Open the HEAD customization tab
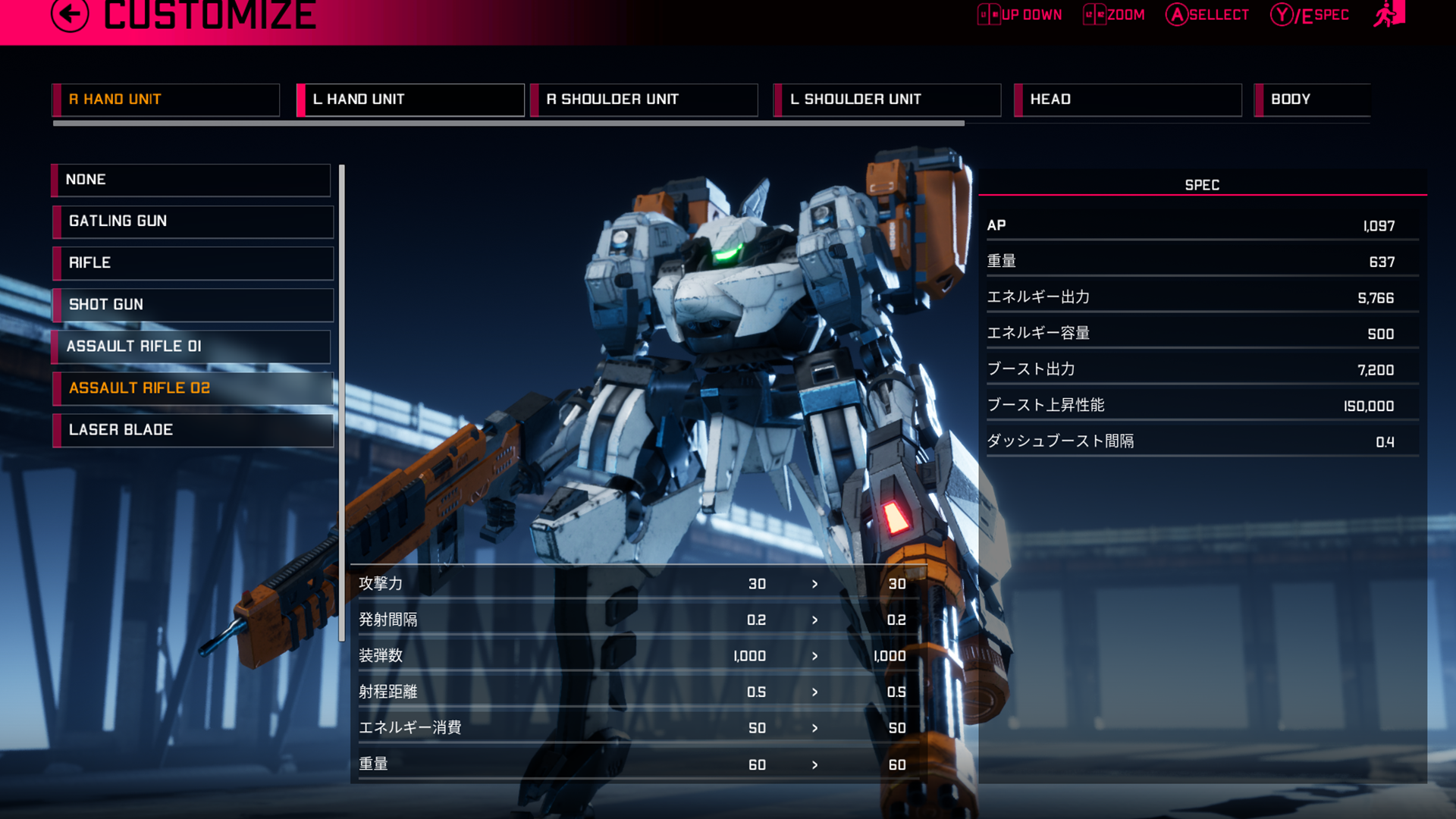 pos(1127,99)
